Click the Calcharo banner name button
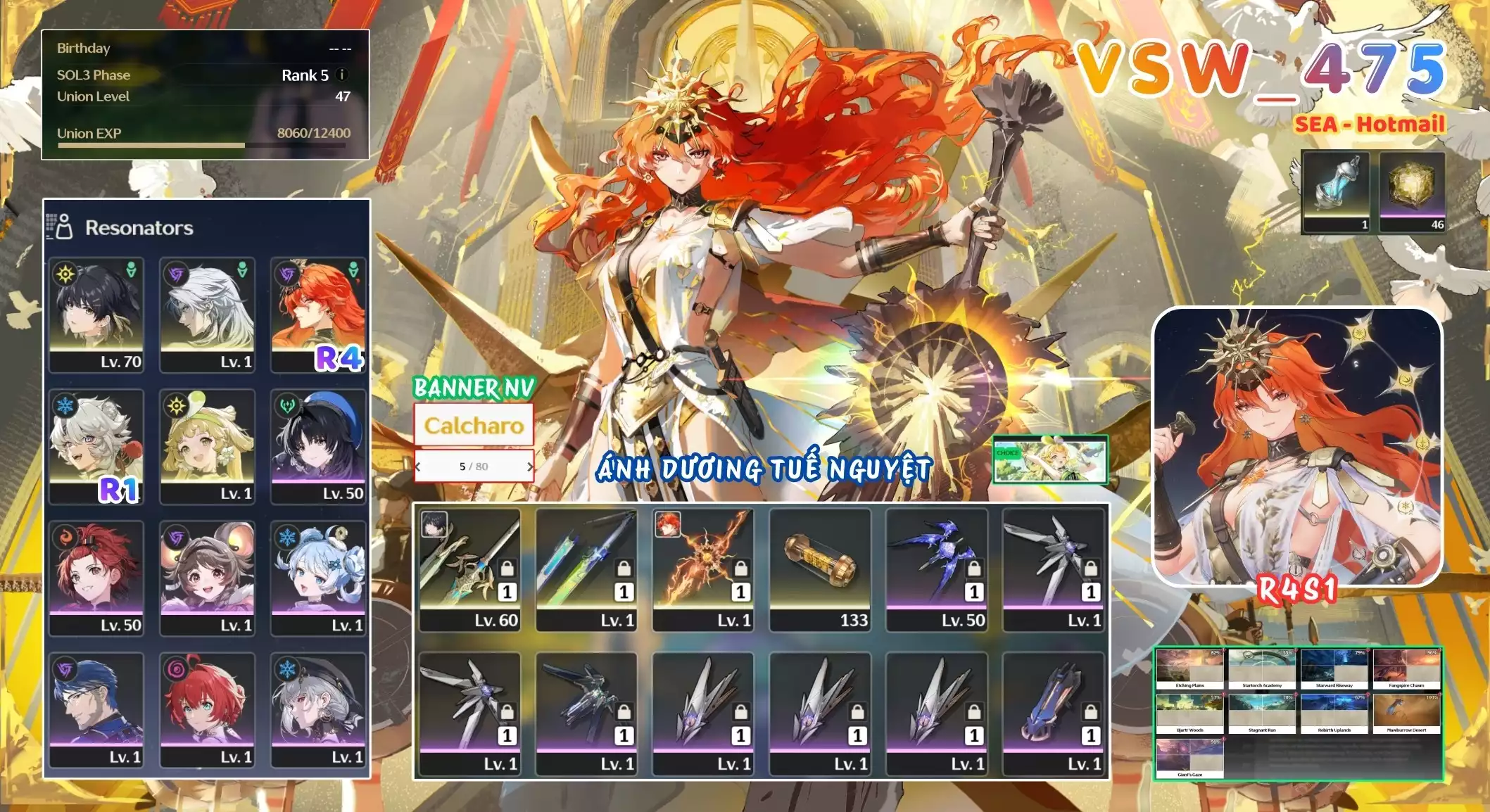 pyautogui.click(x=474, y=424)
